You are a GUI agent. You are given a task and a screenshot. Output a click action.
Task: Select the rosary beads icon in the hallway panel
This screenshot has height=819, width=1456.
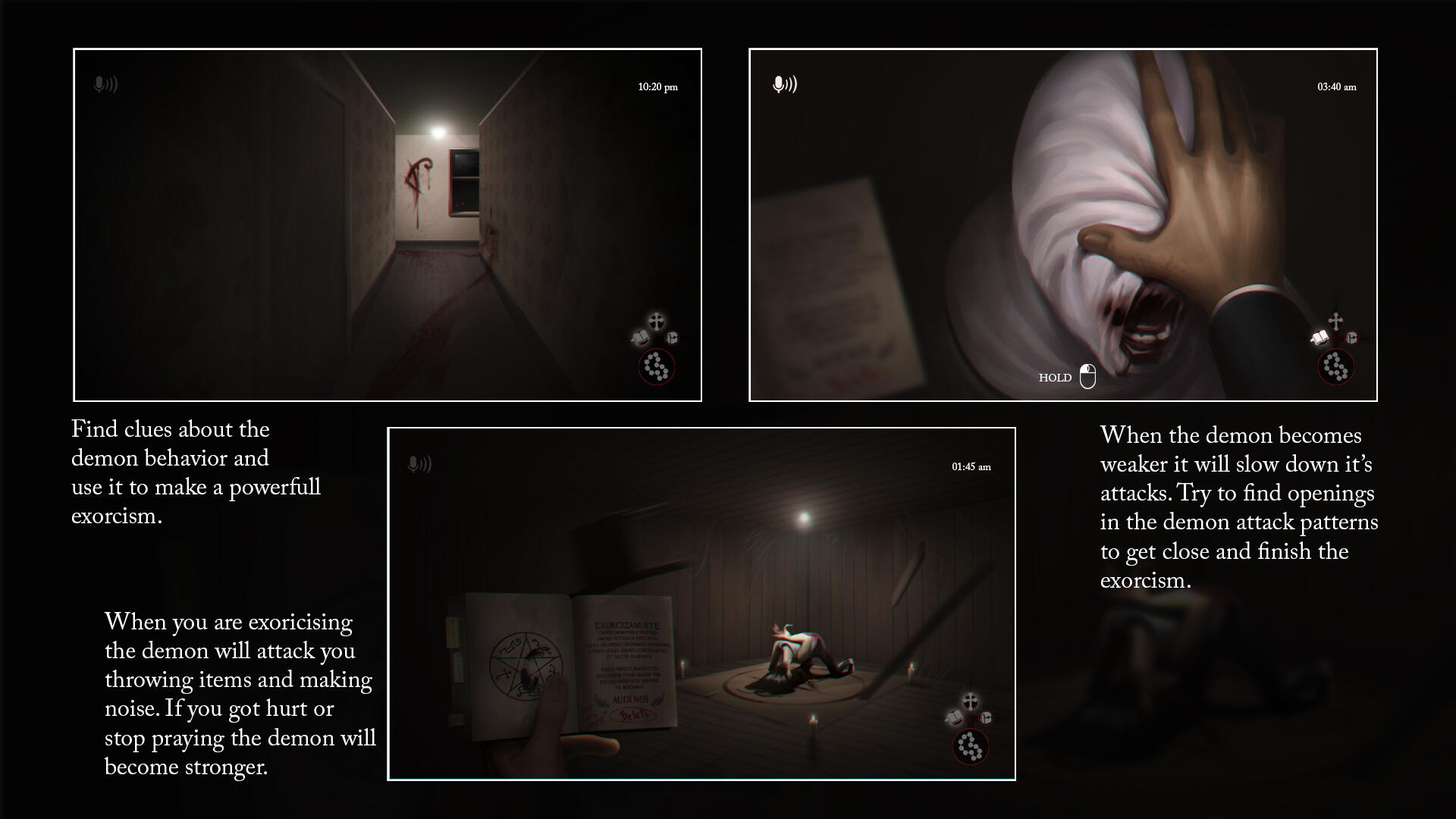tap(656, 366)
